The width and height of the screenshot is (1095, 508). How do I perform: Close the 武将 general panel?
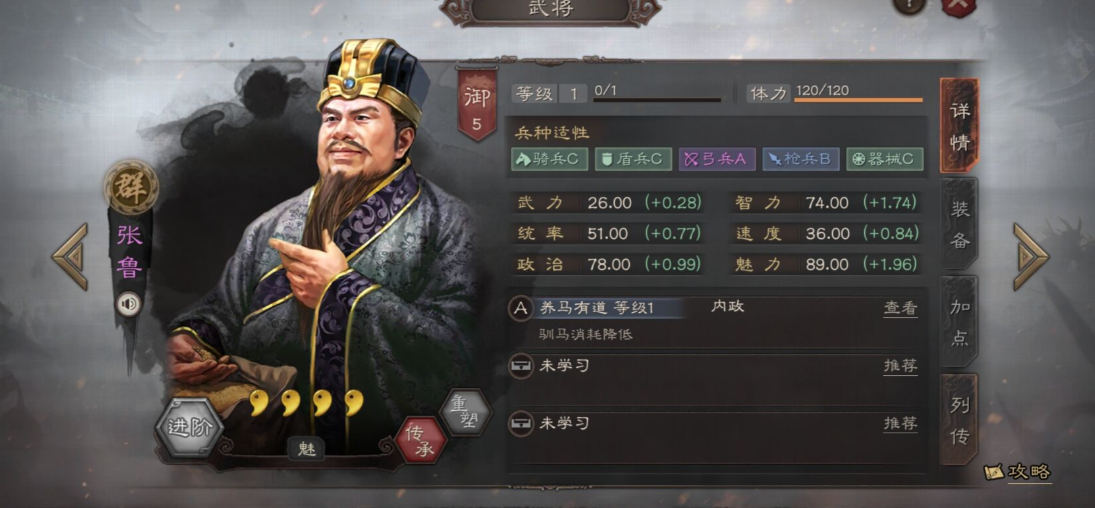[957, 5]
